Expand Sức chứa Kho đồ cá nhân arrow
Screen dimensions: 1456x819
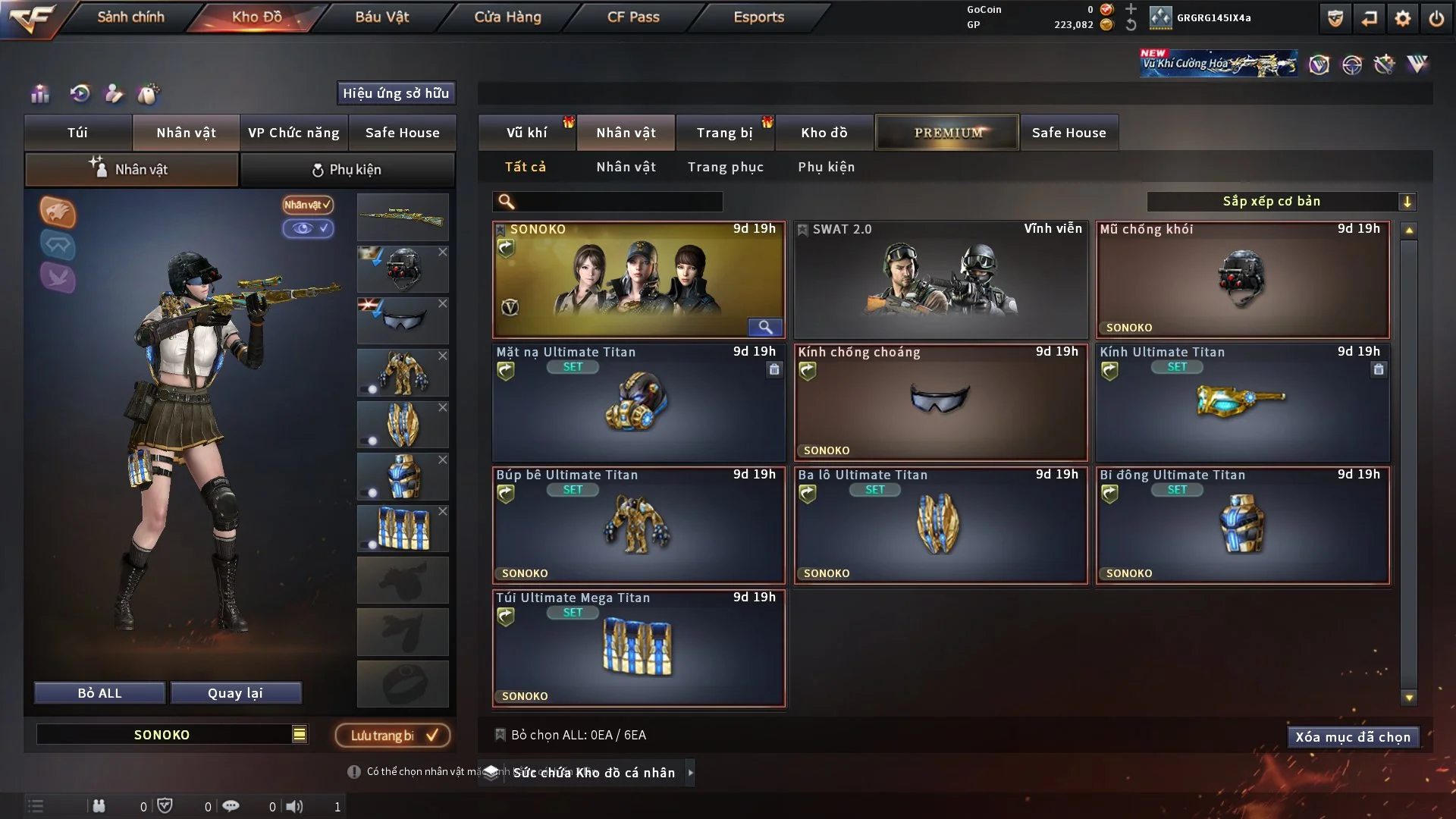point(691,773)
